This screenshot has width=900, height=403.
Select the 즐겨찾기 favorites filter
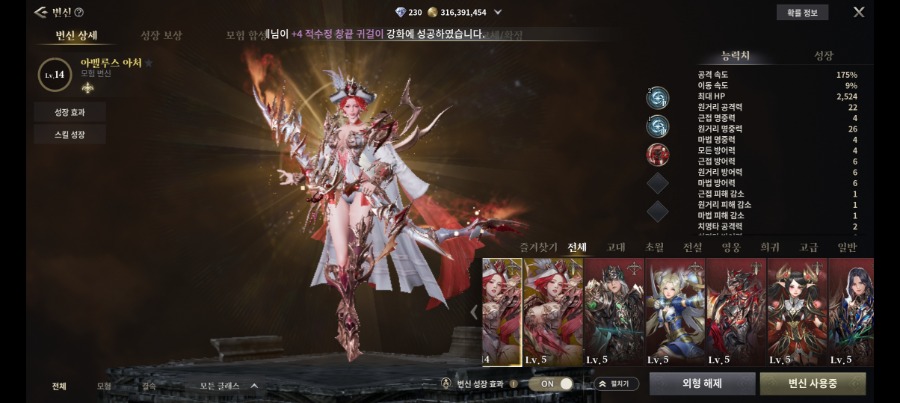[535, 246]
